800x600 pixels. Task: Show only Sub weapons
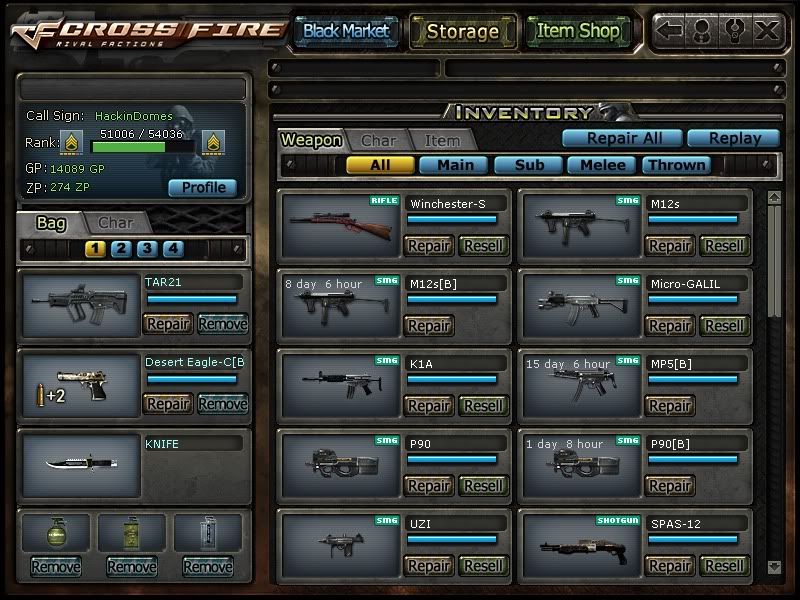tap(527, 165)
